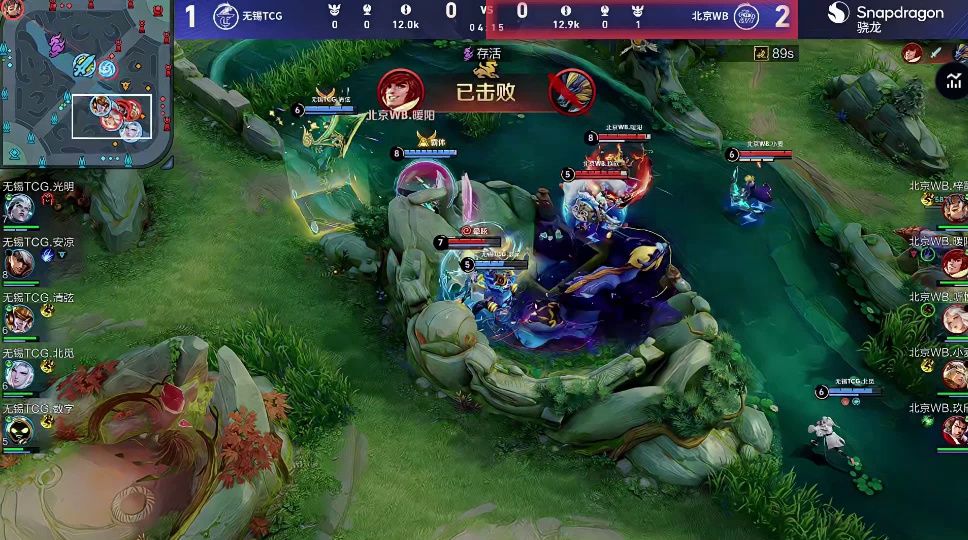Click the red-haired hero icon beside the sword
This screenshot has width=968, height=540.
pos(911,53)
